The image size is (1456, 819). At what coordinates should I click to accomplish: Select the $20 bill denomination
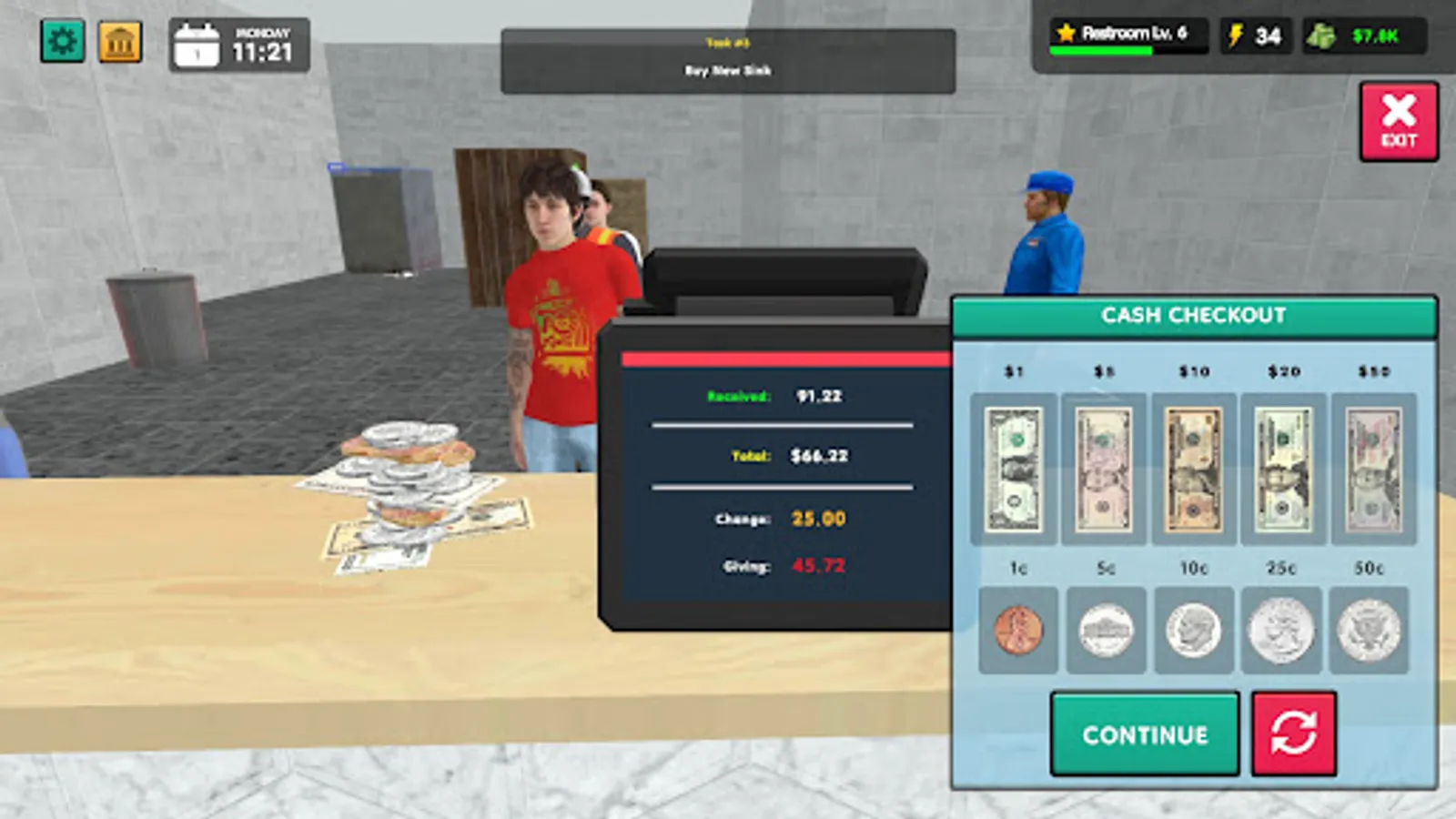point(1283,468)
